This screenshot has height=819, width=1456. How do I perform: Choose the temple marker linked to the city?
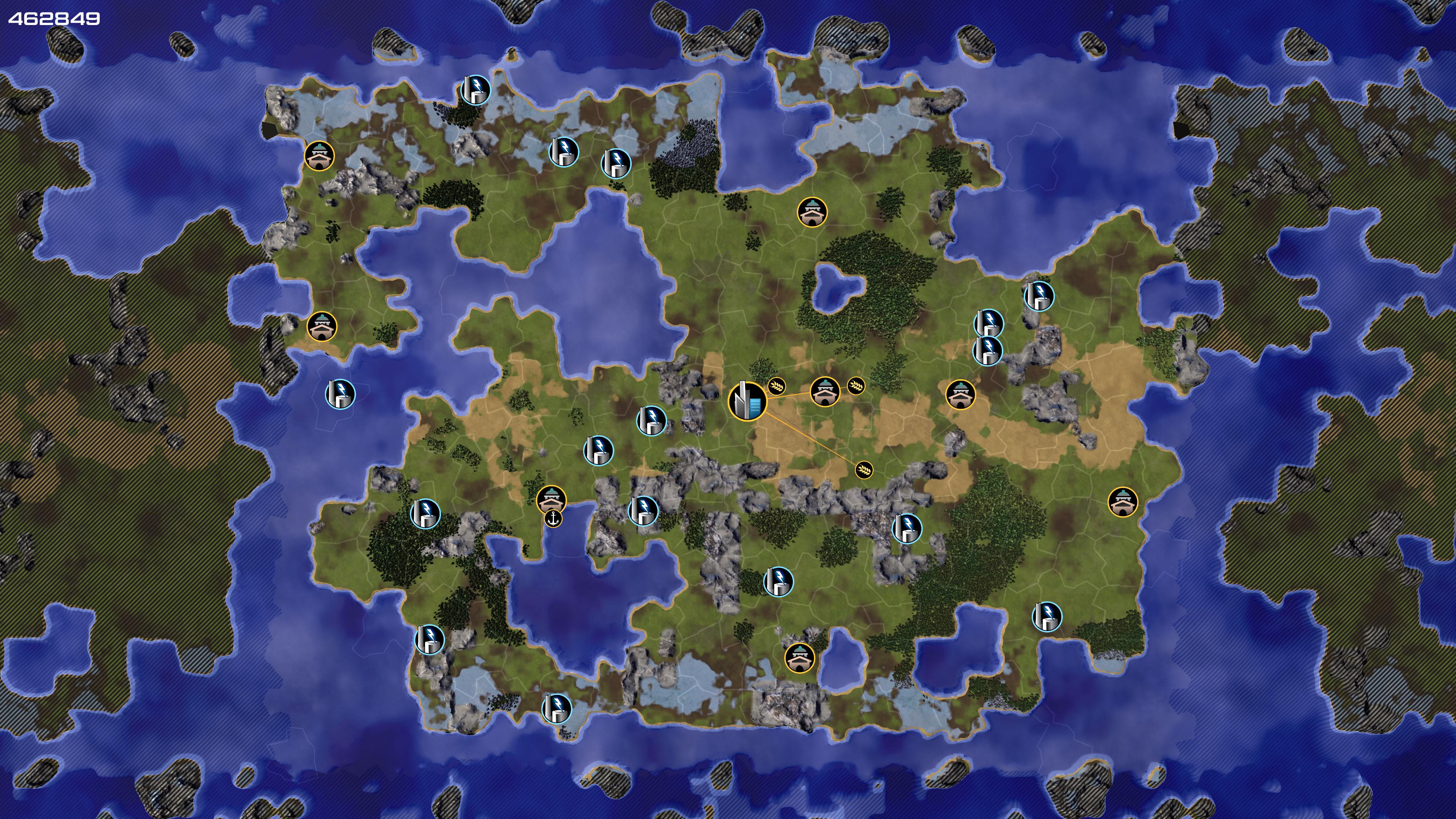[824, 391]
